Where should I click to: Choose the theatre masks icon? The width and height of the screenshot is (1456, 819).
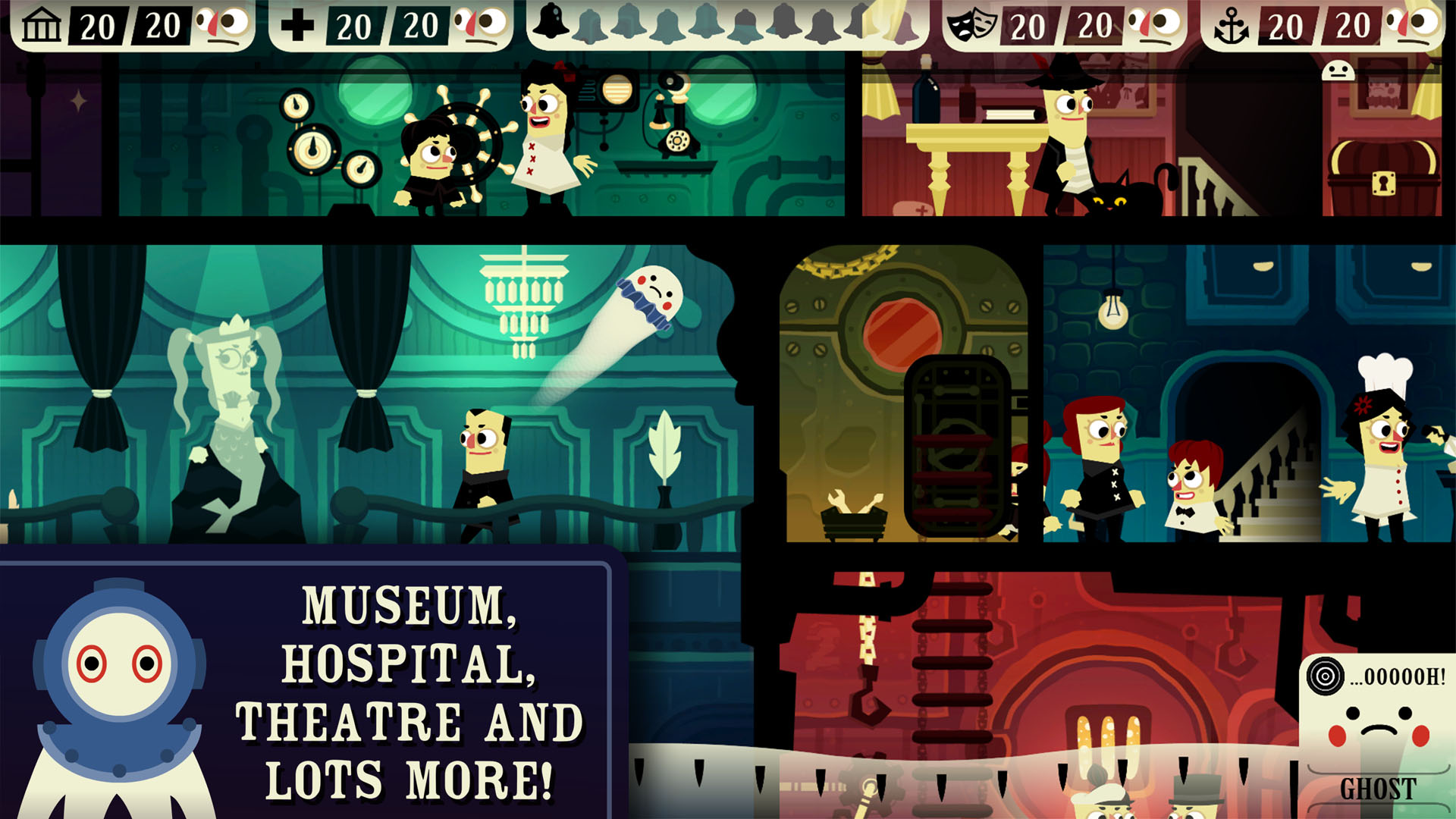[x=971, y=26]
